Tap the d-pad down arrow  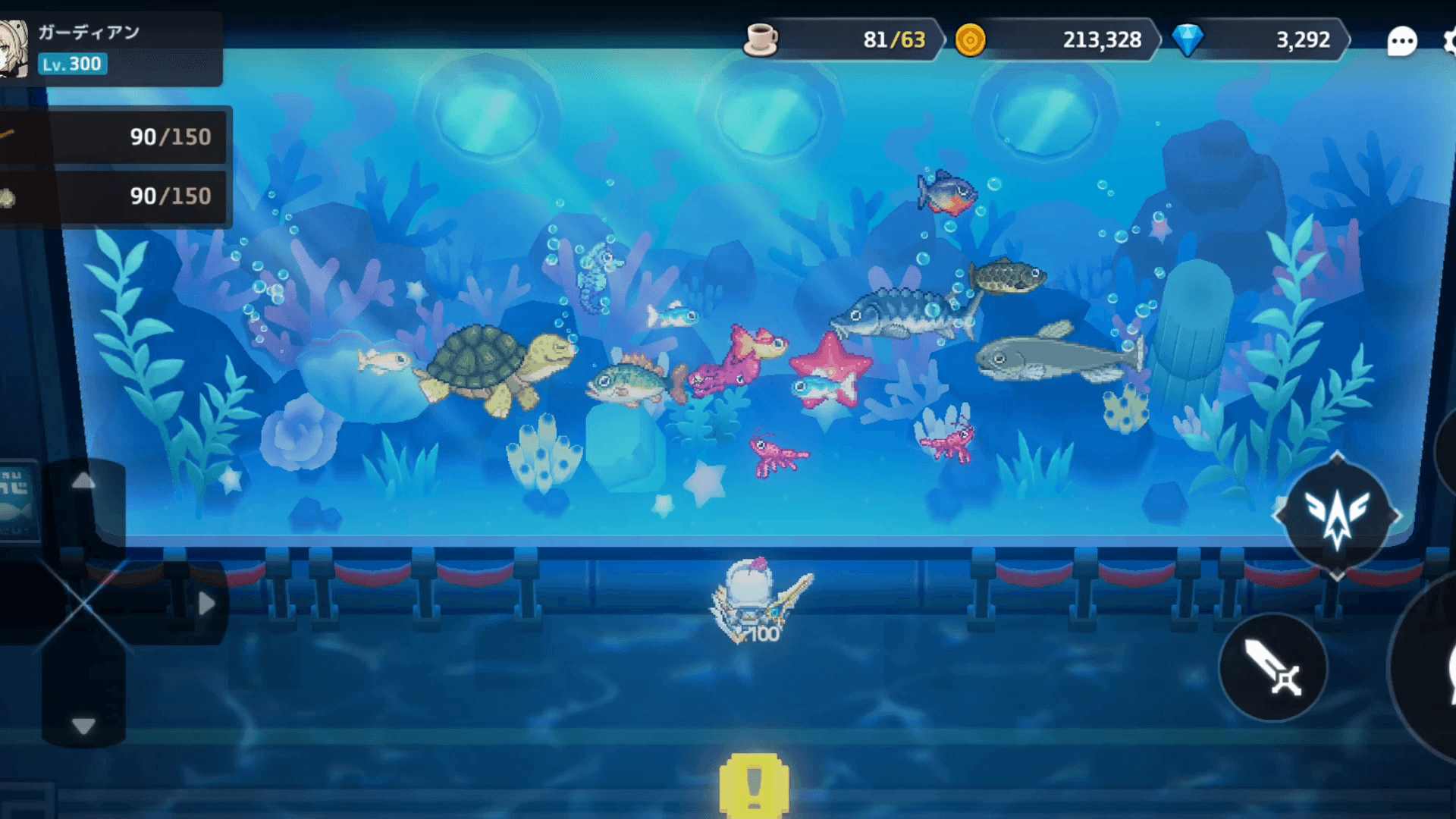point(83,726)
